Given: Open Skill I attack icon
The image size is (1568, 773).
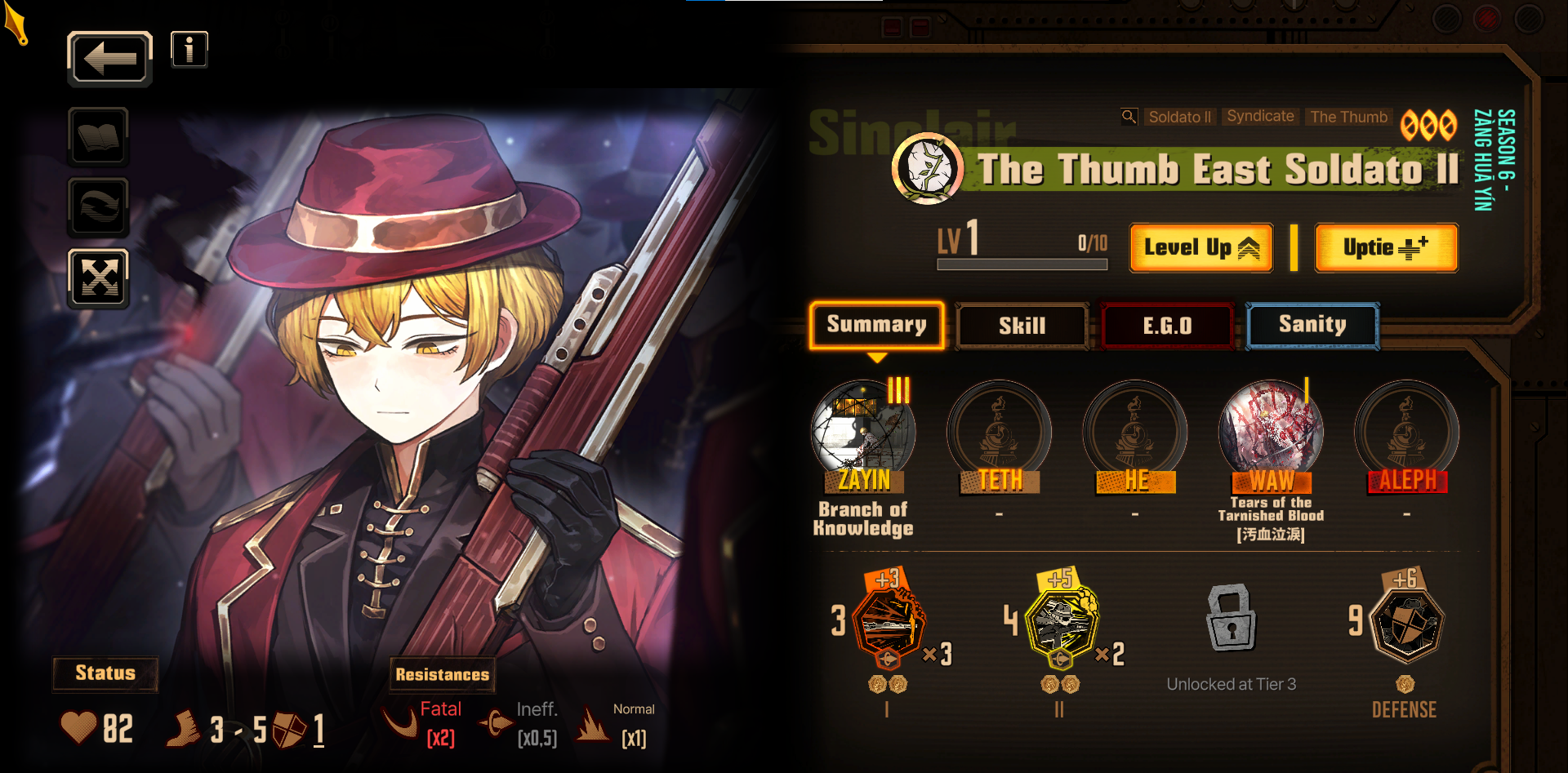Looking at the screenshot, I should 890,622.
